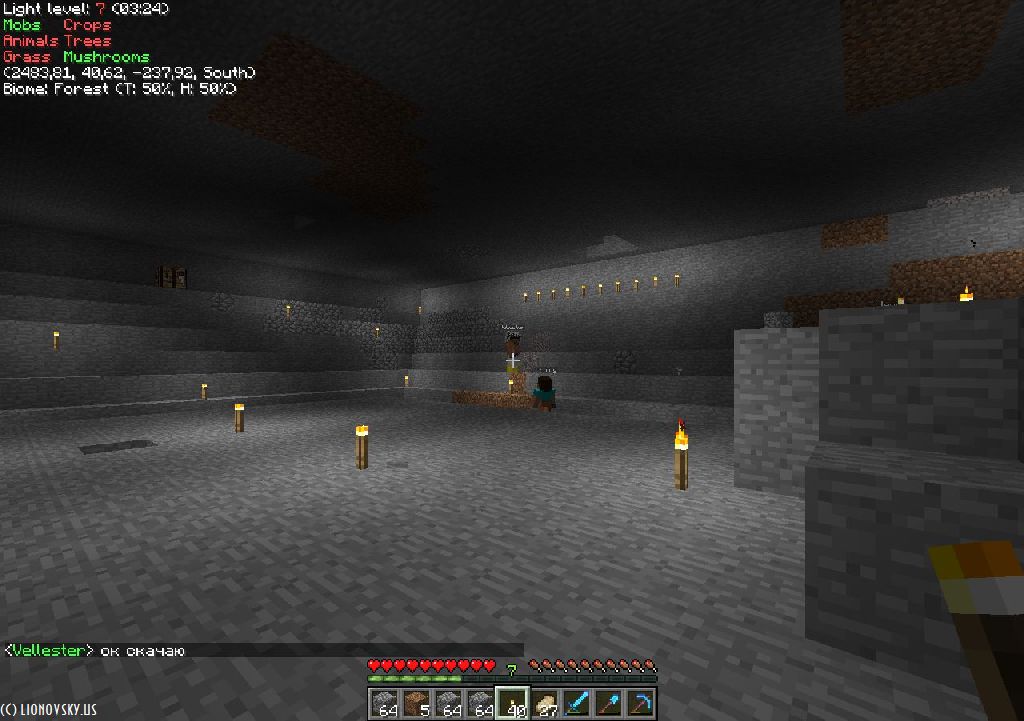Select the torch stack in the hotbar

pyautogui.click(x=512, y=703)
